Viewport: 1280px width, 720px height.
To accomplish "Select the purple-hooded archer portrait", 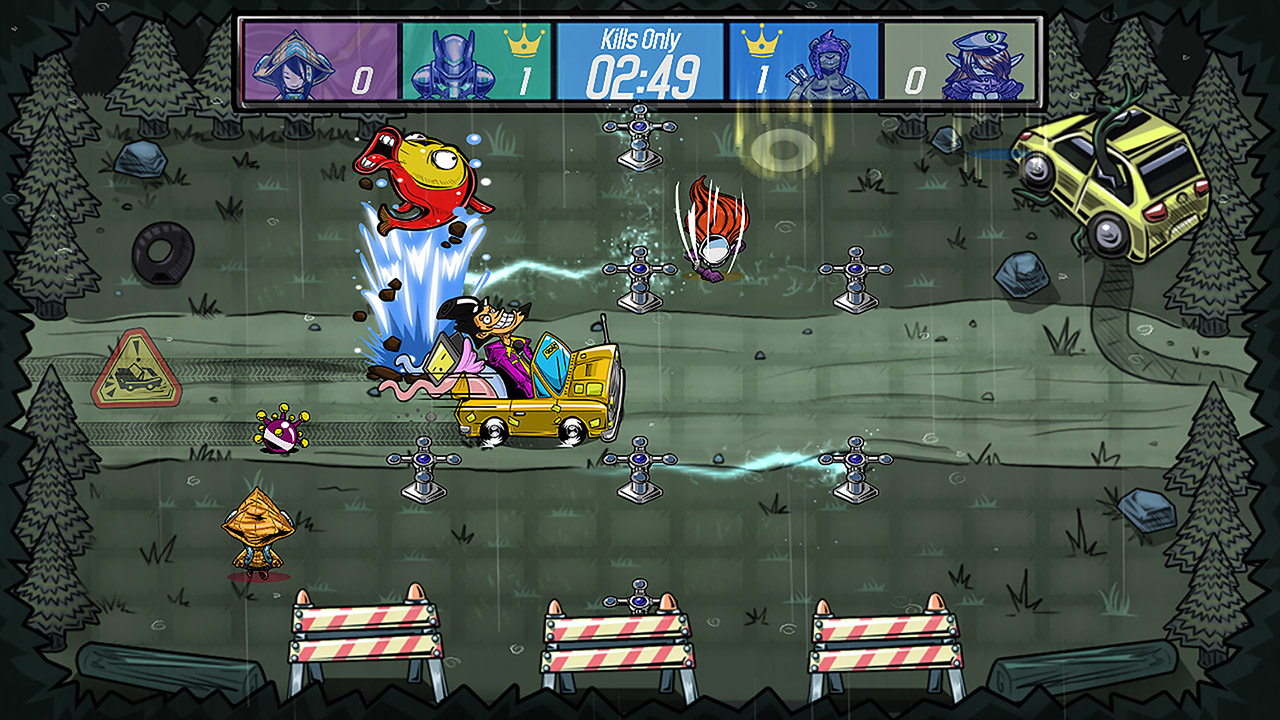I will [825, 62].
